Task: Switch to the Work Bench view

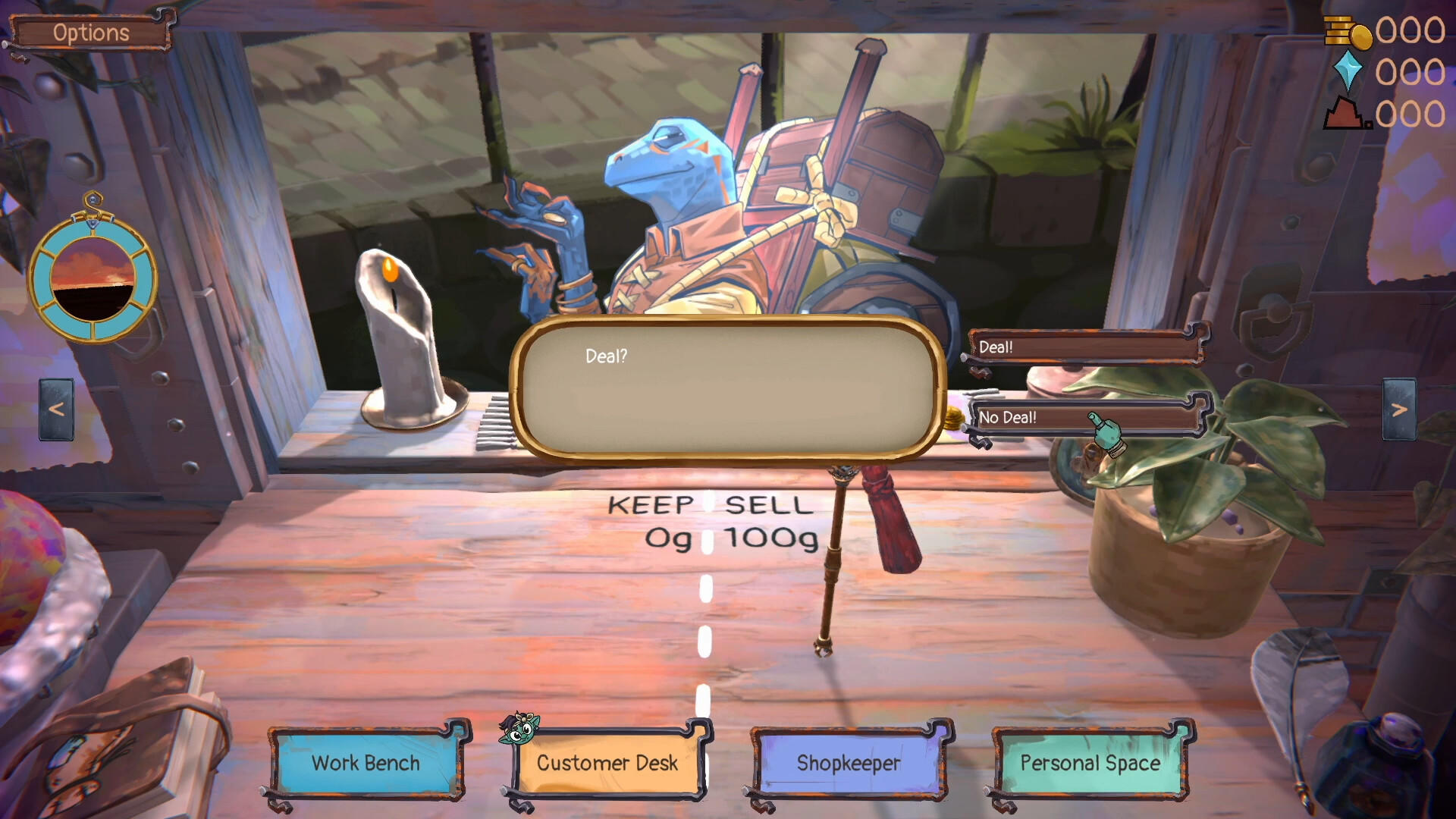Action: tap(366, 764)
